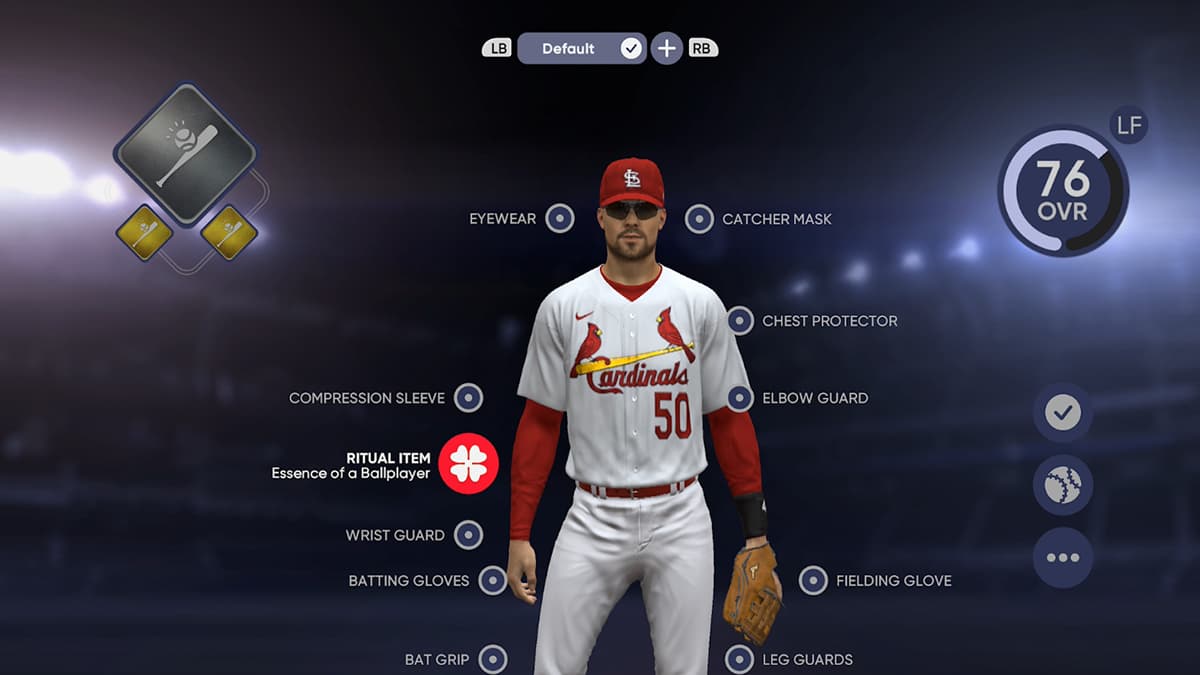Open the Catcher Mask equipment slot

700,219
